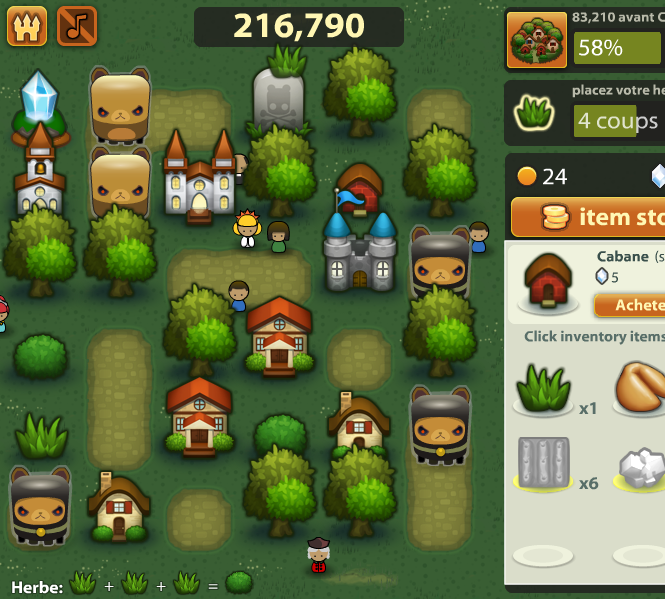Click the village progress thumbnail
Viewport: 665px width, 599px height.
(536, 40)
